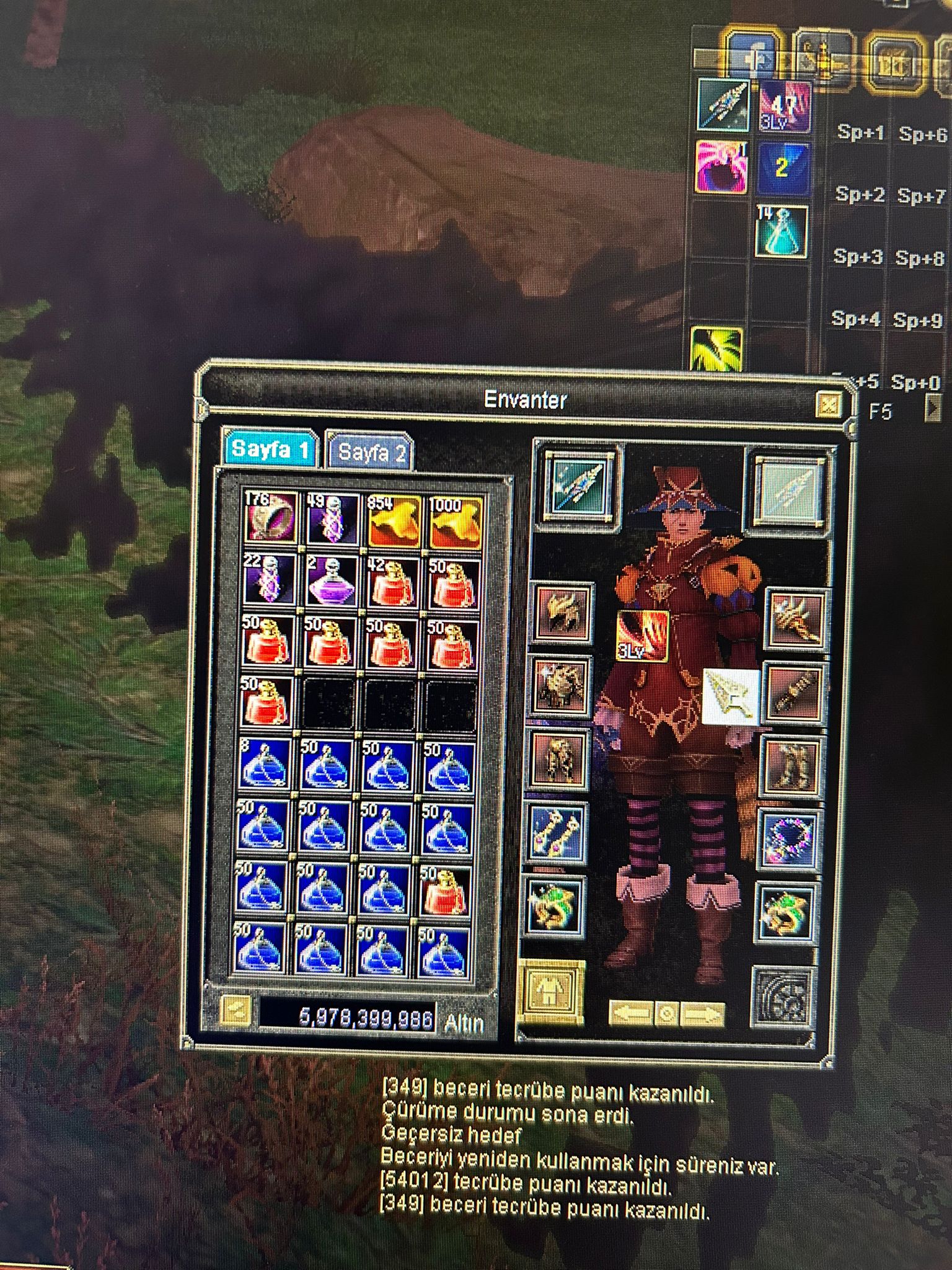Click the purple potion with count 2
Image resolution: width=952 pixels, height=1270 pixels.
pyautogui.click(x=333, y=582)
